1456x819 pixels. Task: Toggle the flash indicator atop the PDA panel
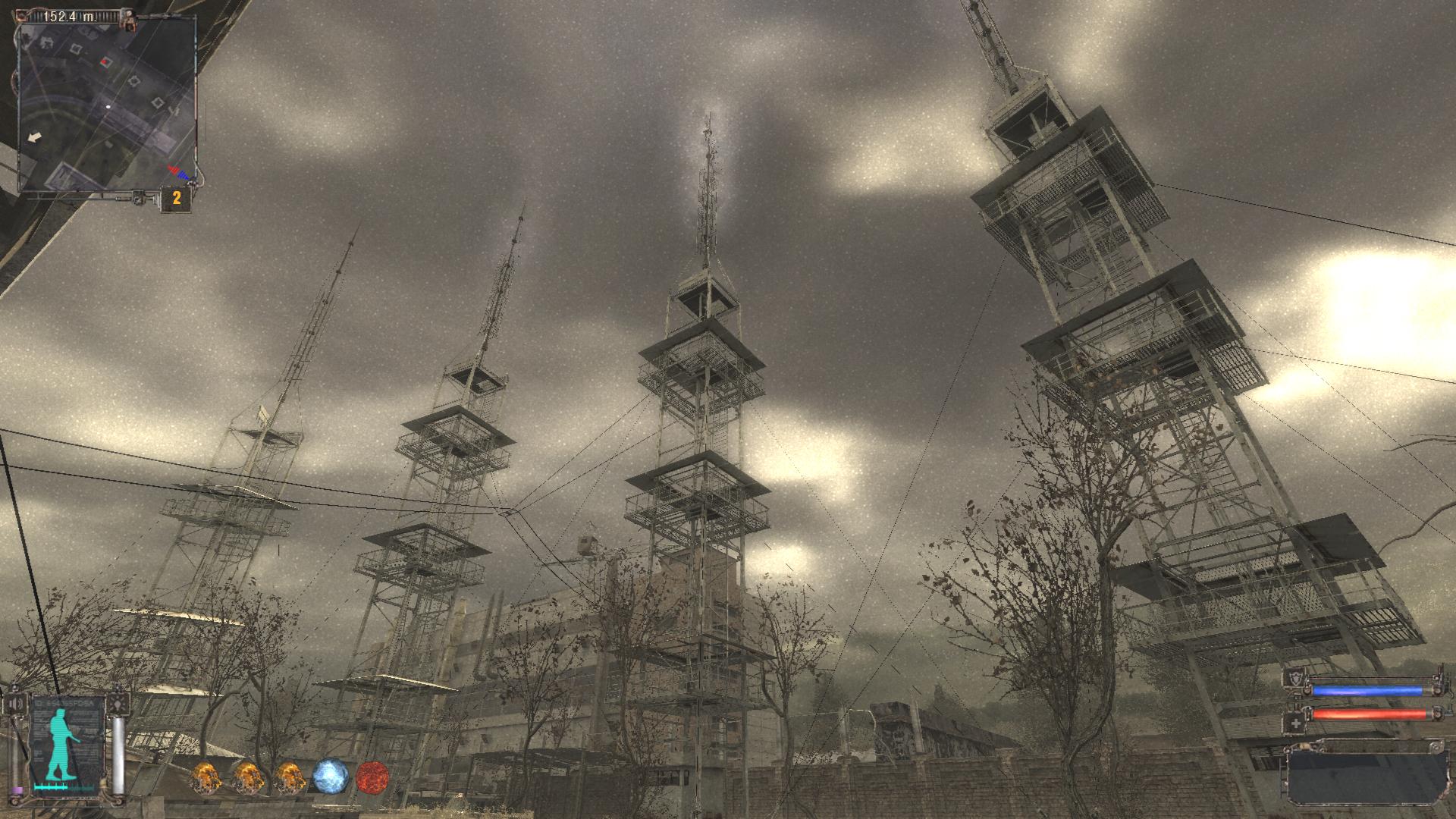pyautogui.click(x=119, y=704)
